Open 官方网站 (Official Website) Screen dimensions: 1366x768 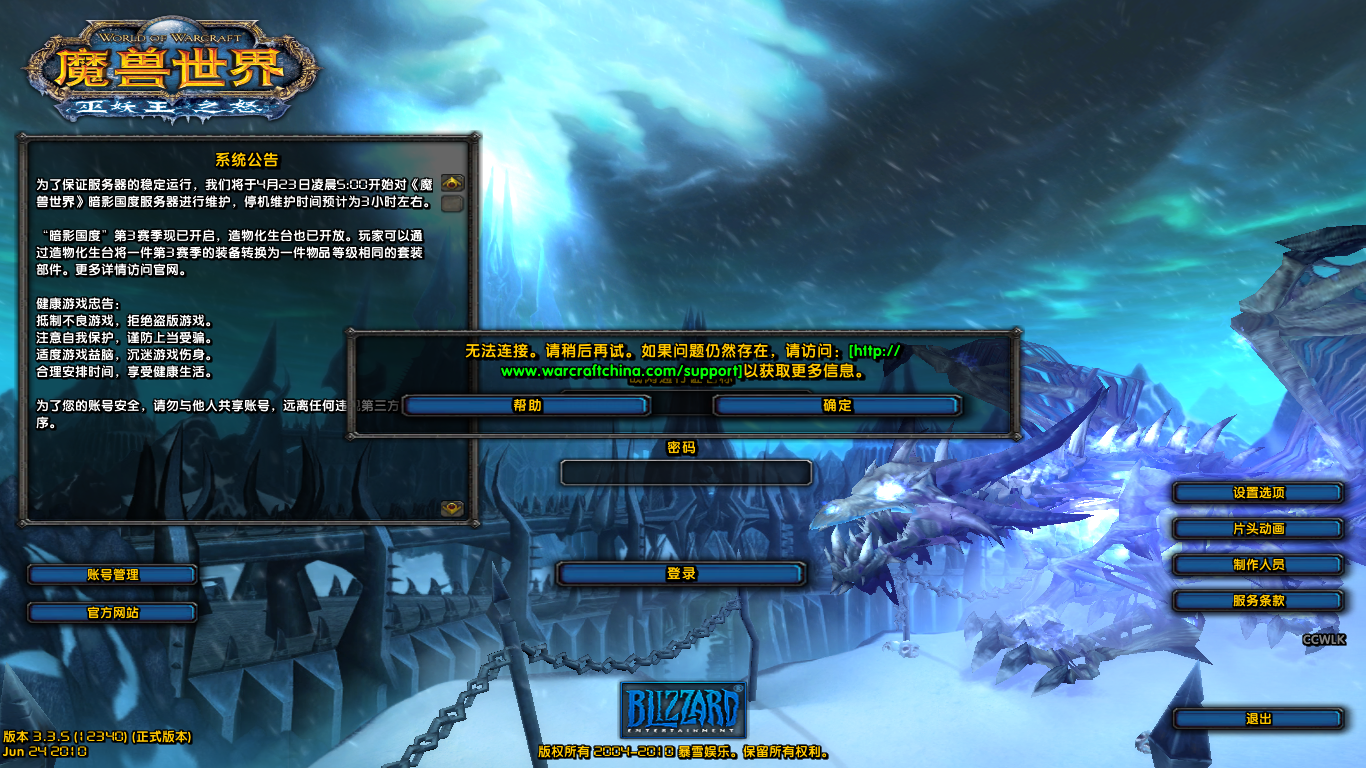(x=113, y=611)
